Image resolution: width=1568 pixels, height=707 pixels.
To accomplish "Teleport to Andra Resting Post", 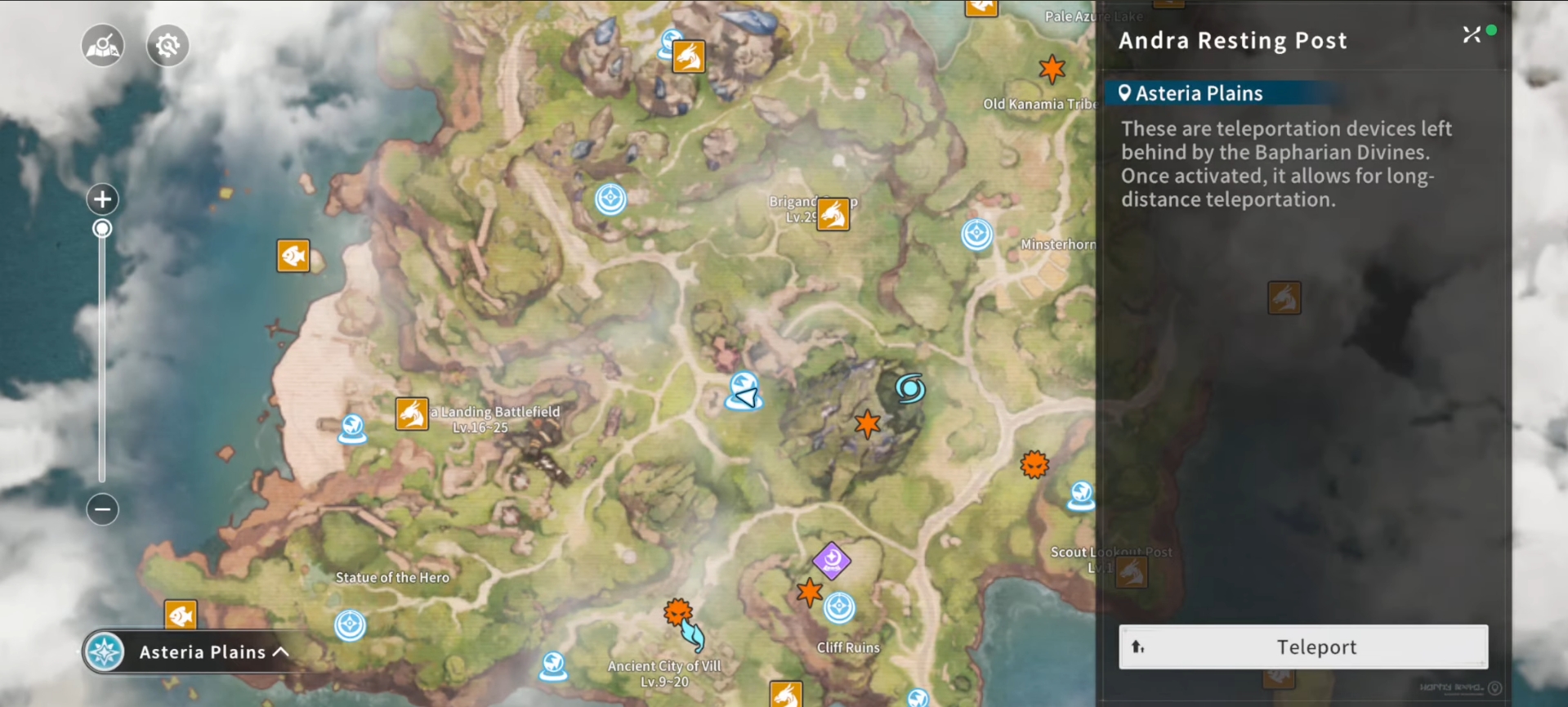I will (x=1302, y=647).
